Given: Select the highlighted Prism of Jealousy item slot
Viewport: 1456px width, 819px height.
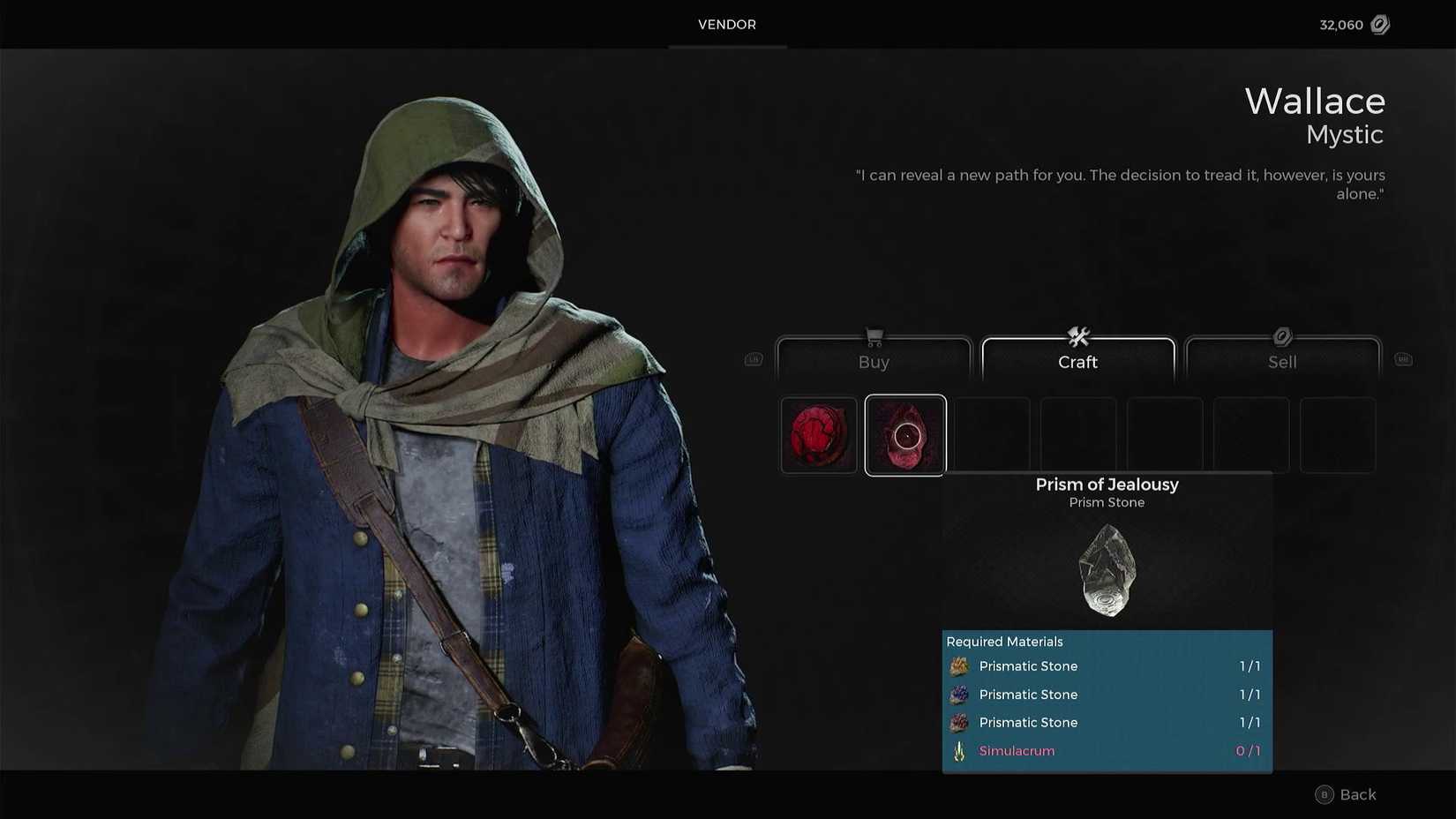Looking at the screenshot, I should click(905, 434).
